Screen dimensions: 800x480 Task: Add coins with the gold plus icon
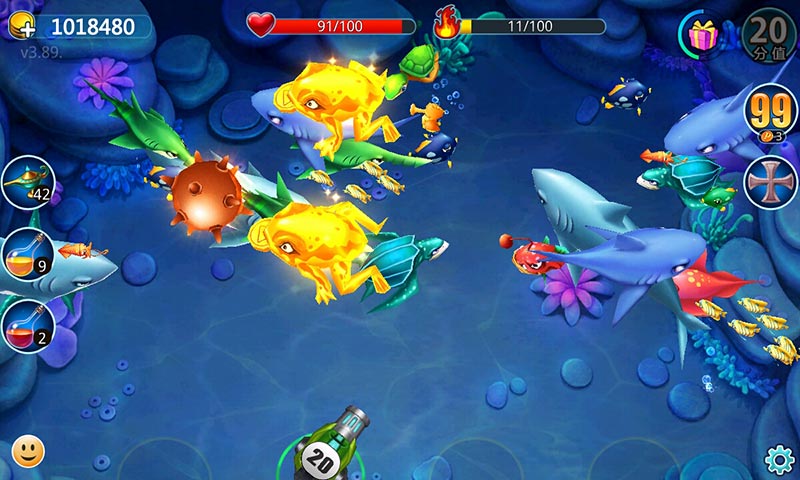point(22,27)
